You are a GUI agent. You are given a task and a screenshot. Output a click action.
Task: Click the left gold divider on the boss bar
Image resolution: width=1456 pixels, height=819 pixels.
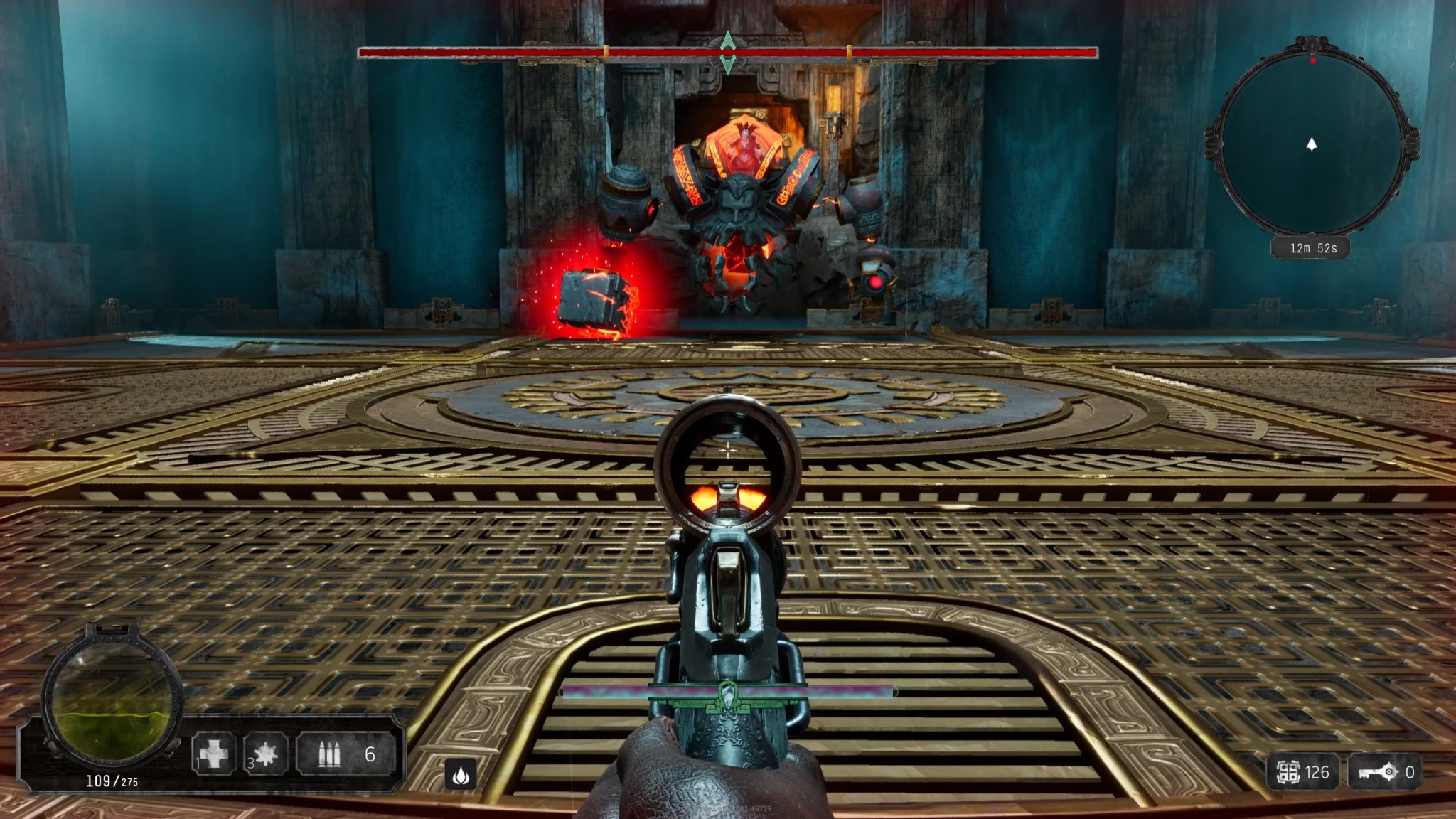606,51
